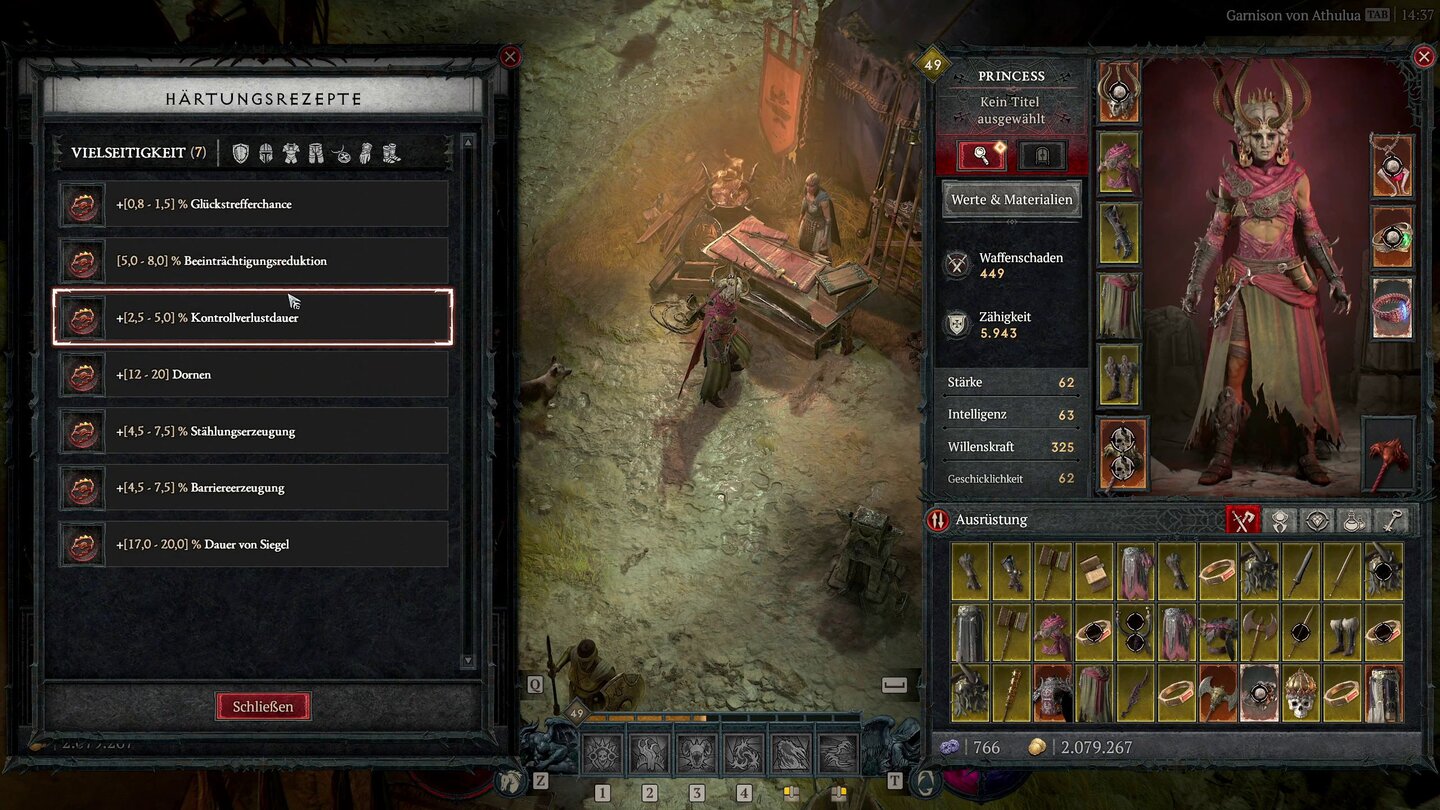
Task: Toggle the aspects tab in the inventory
Action: 1280,519
